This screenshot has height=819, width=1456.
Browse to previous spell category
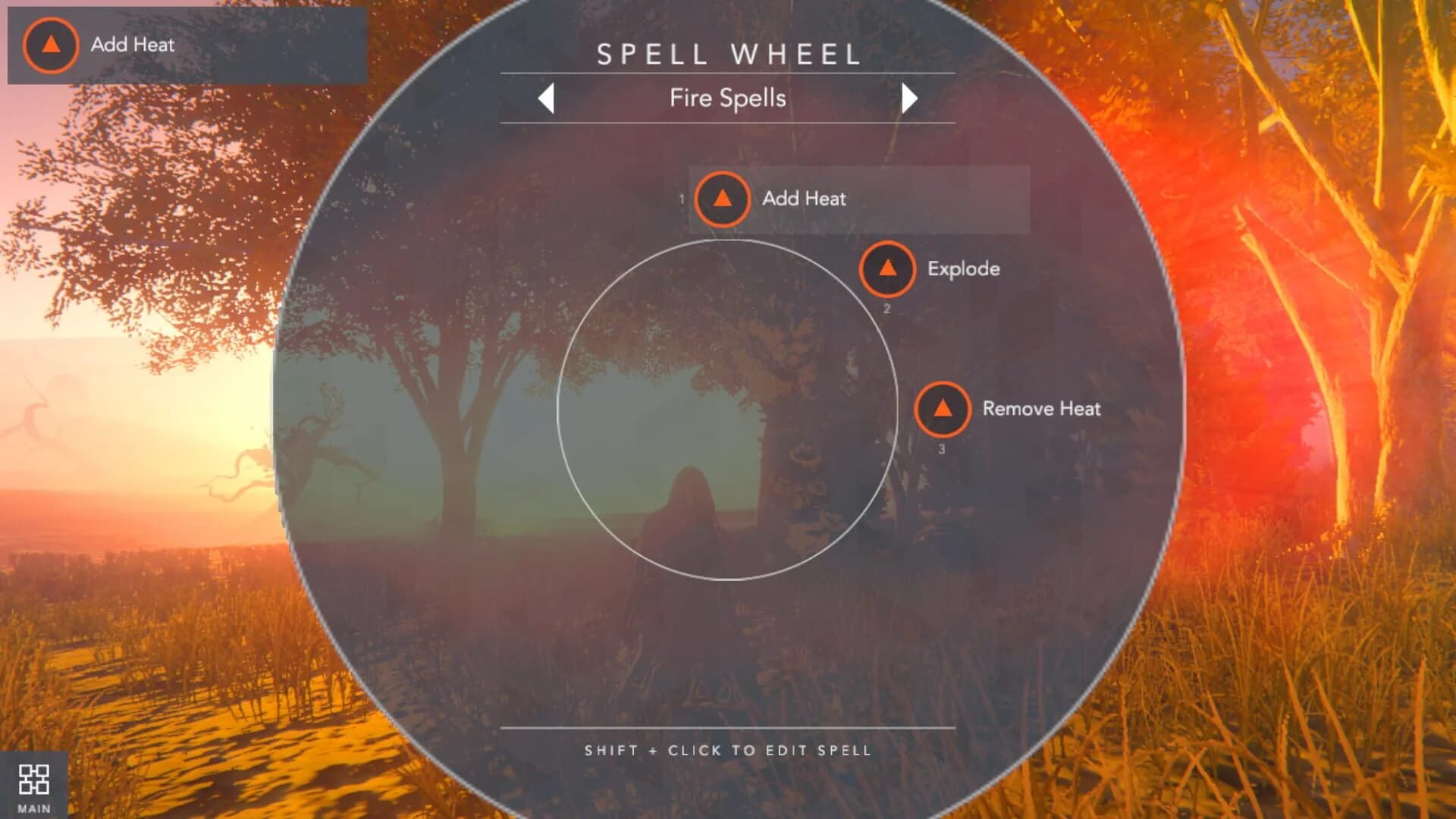coord(548,98)
